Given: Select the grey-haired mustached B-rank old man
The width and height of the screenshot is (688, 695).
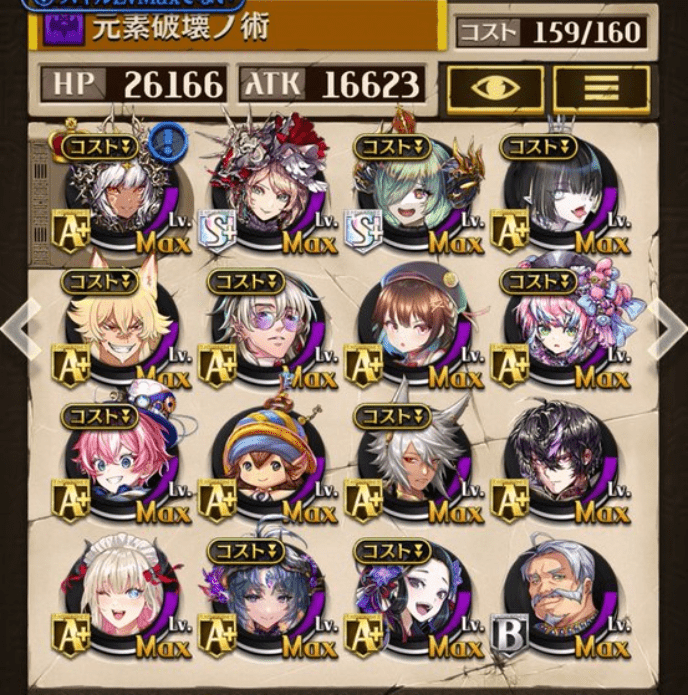Looking at the screenshot, I should click(556, 593).
